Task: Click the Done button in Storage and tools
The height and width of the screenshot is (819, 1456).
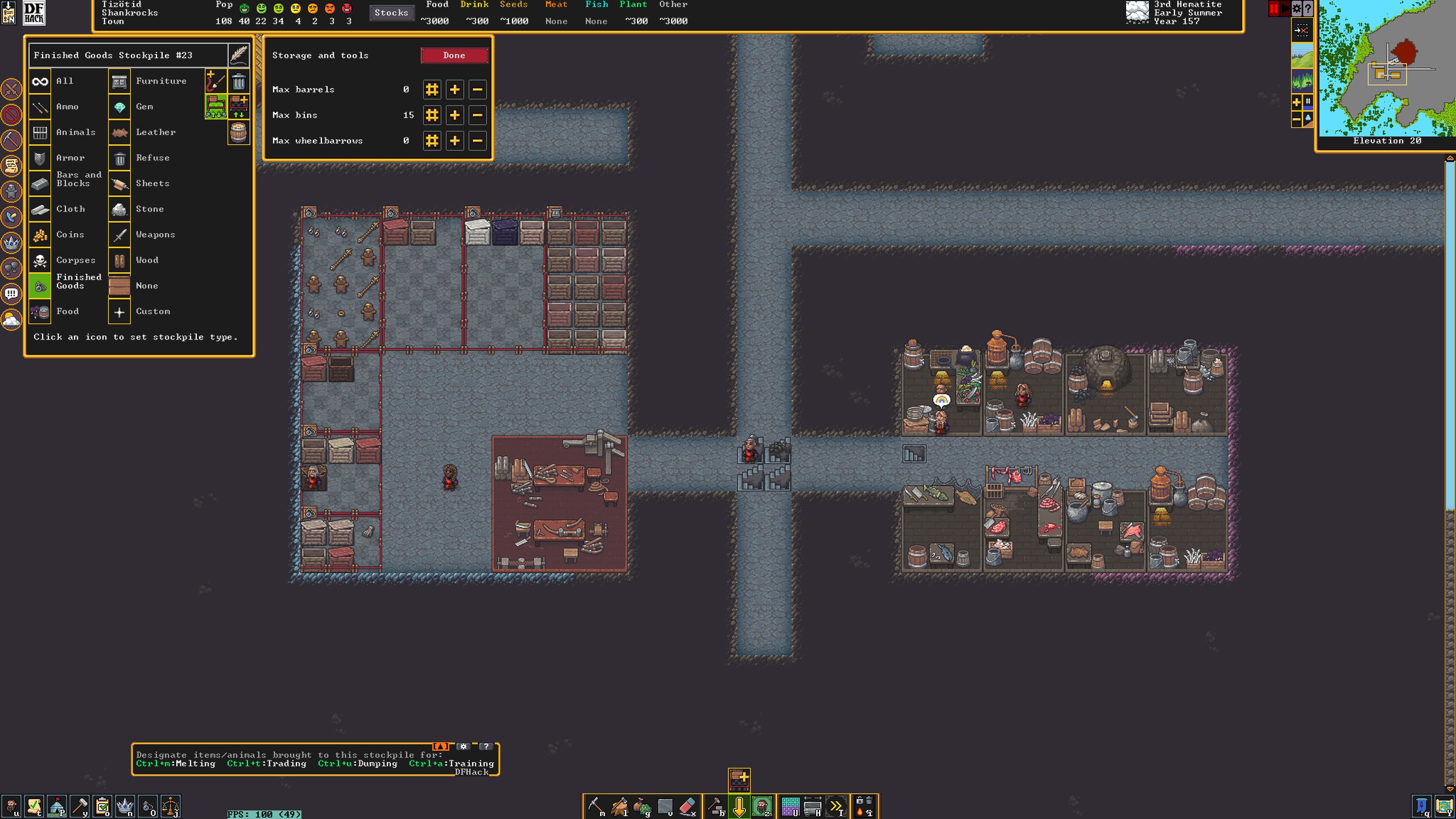Action: (454, 55)
